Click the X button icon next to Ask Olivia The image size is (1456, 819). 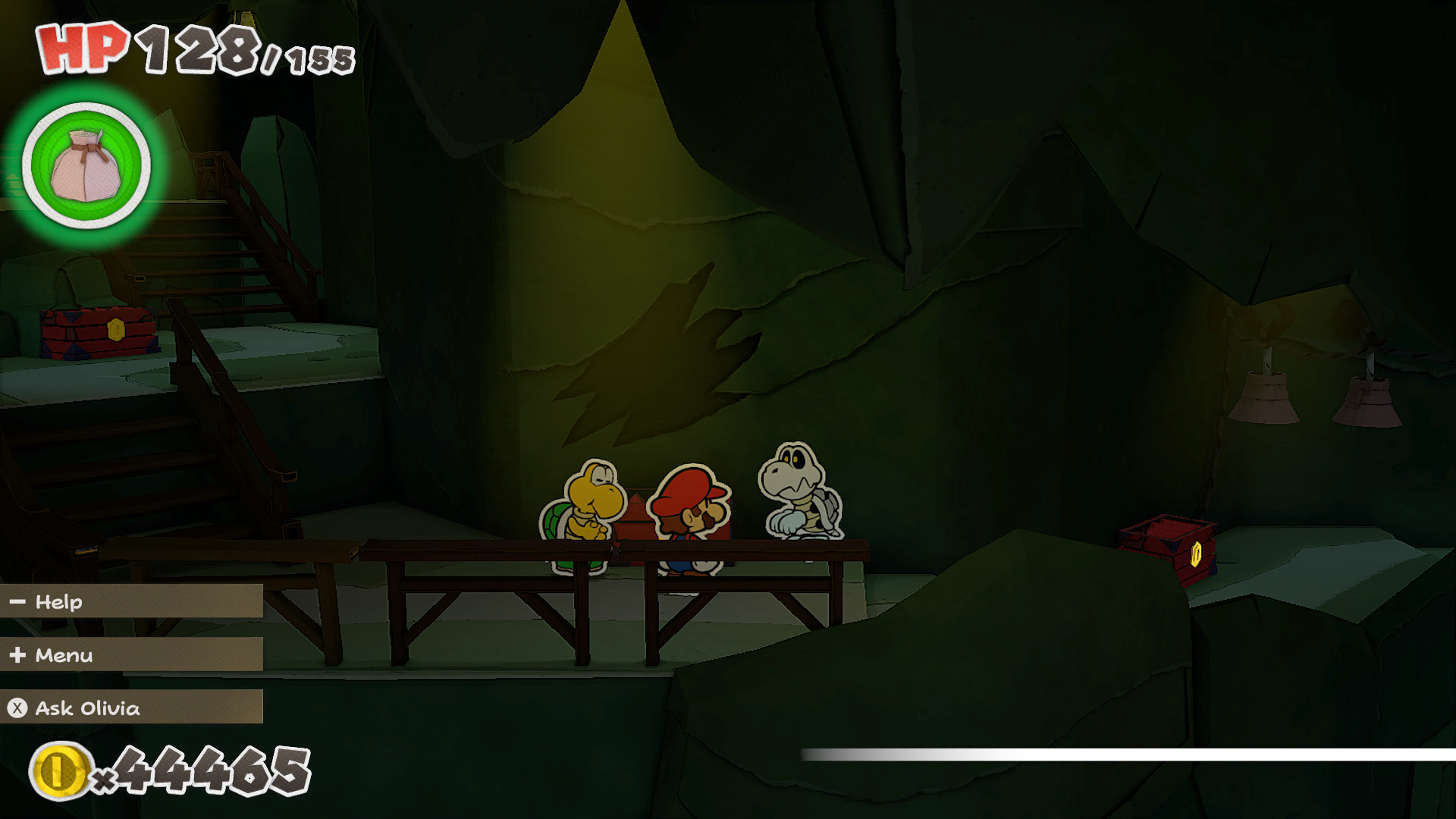[x=17, y=709]
